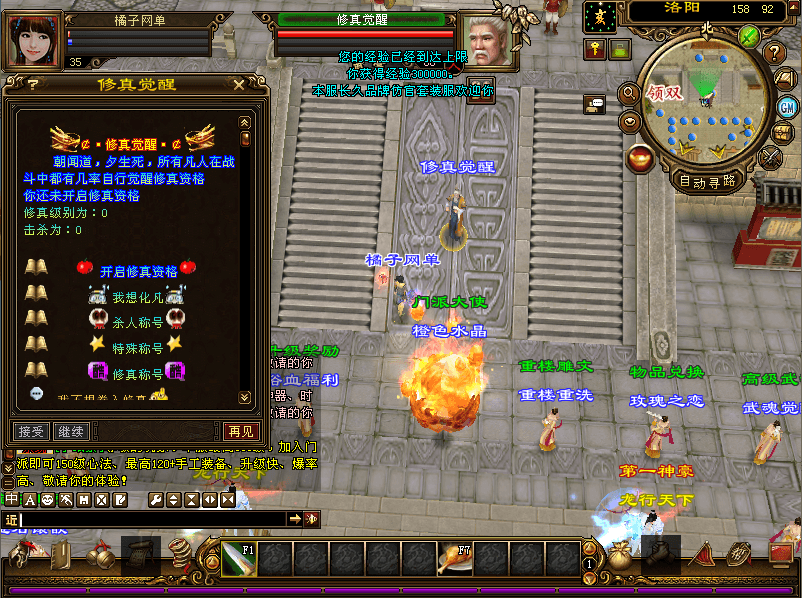Open the money pouch bag icon
The image size is (802, 598).
coord(620,557)
